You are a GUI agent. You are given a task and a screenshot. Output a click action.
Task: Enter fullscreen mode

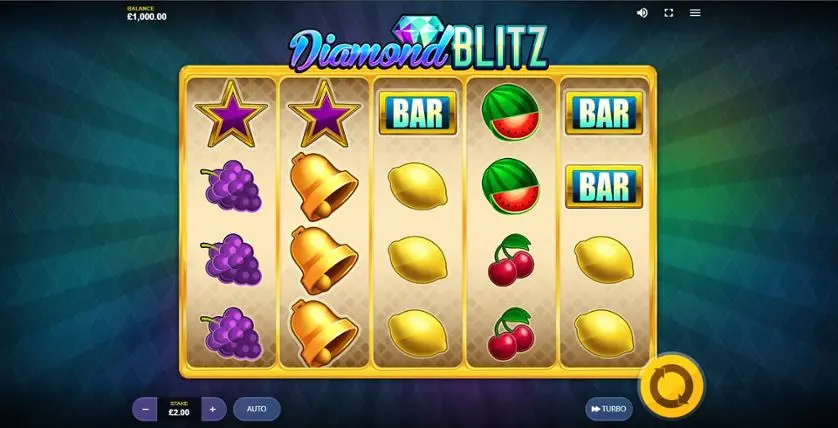[x=669, y=13]
